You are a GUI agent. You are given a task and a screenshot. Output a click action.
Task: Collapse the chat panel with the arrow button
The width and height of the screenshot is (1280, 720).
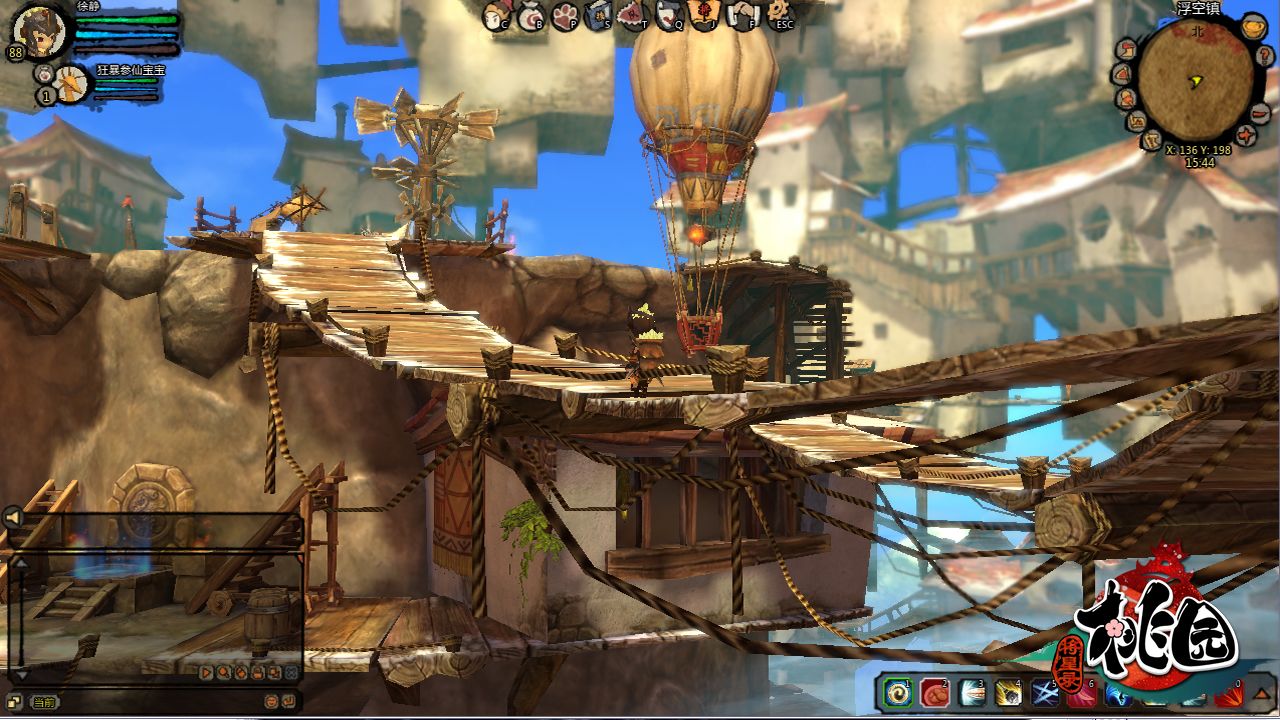(12, 517)
